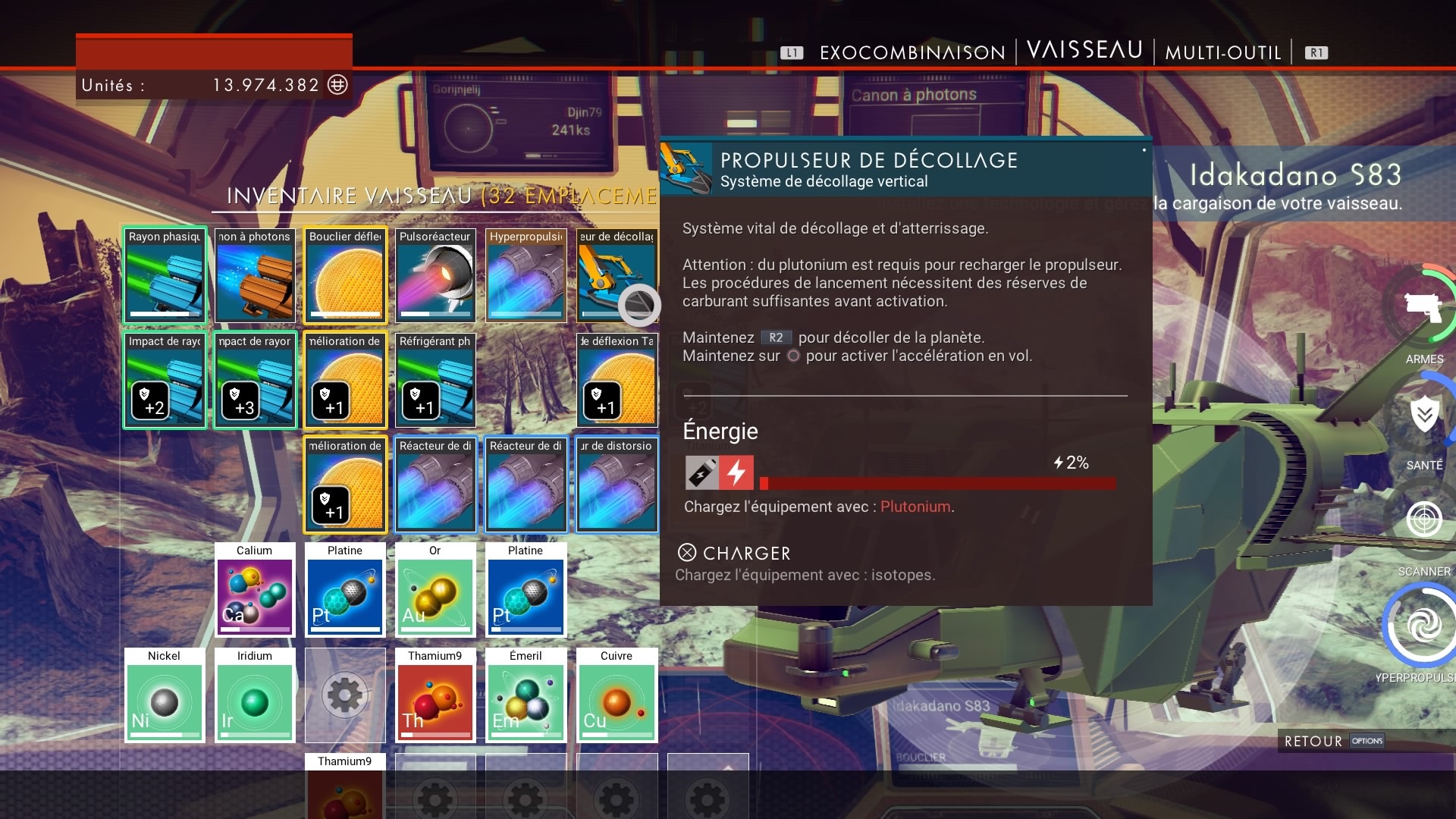Click the Hyperpropulsion slot
The height and width of the screenshot is (819, 1456).
526,275
